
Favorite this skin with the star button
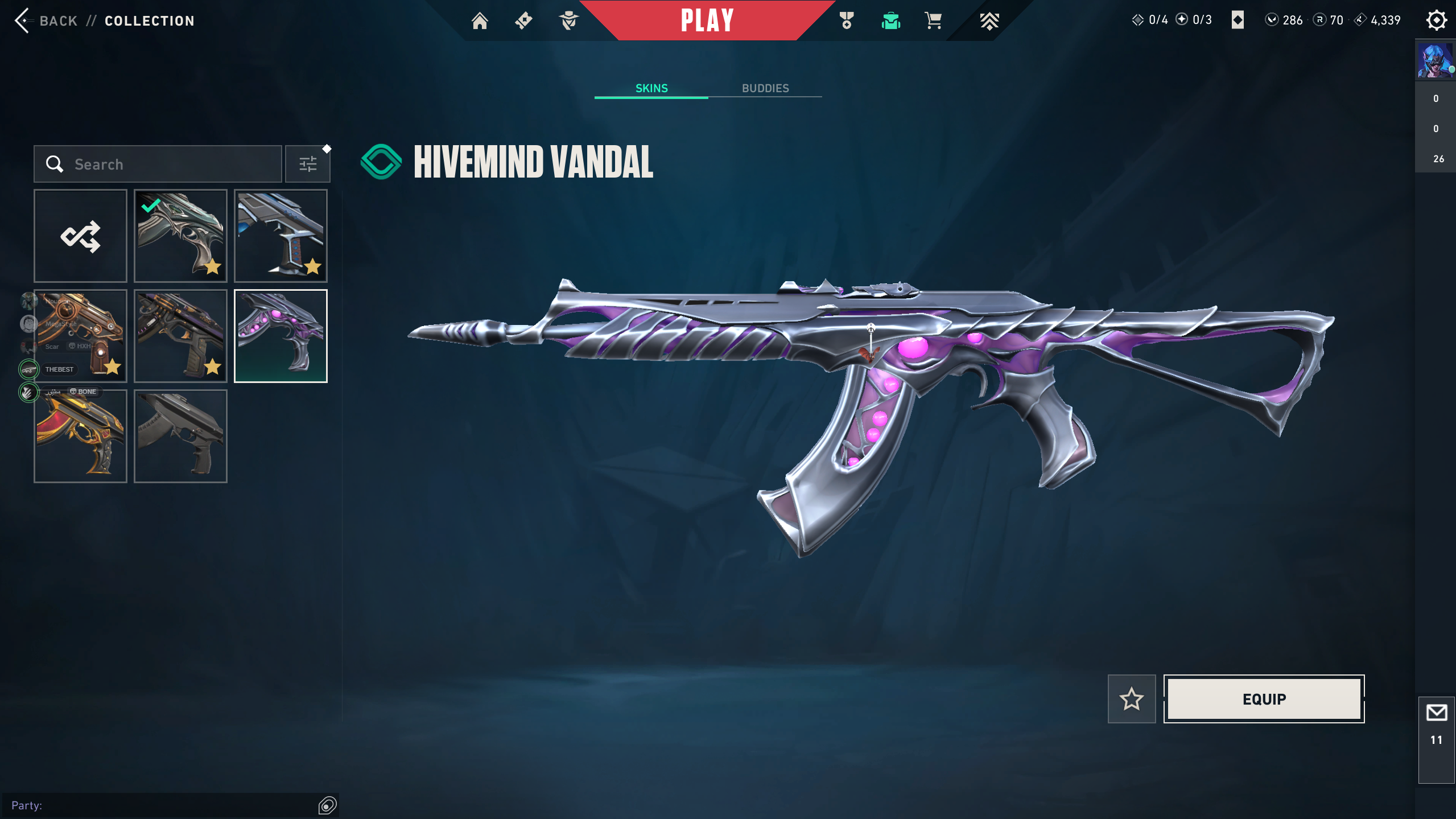coord(1131,699)
